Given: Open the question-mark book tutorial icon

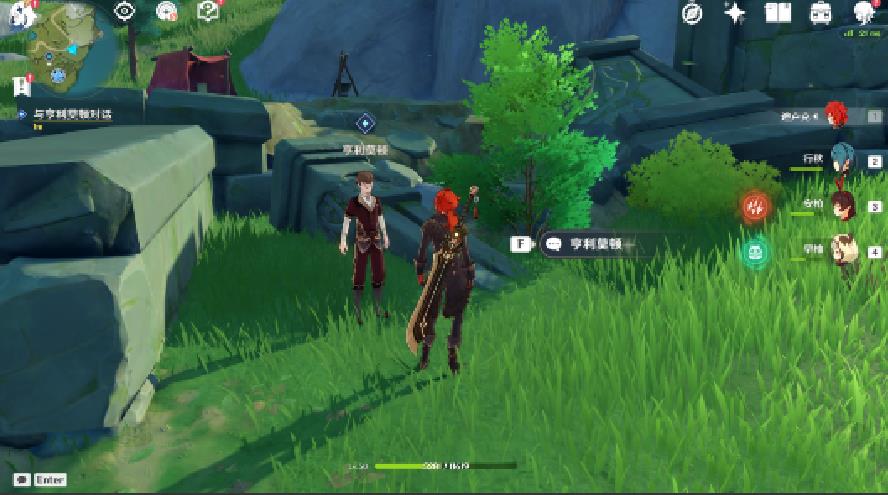Looking at the screenshot, I should (x=208, y=11).
